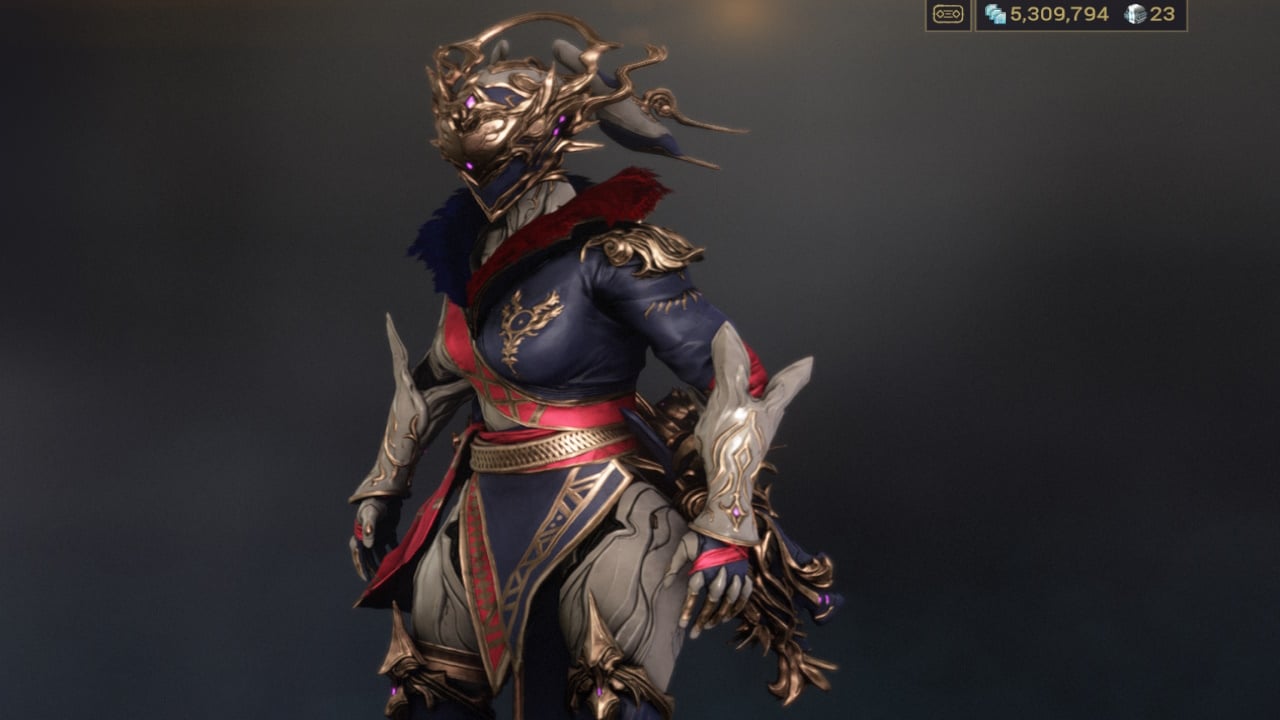Toggle the glowing purple gem on the mask

coord(468,103)
